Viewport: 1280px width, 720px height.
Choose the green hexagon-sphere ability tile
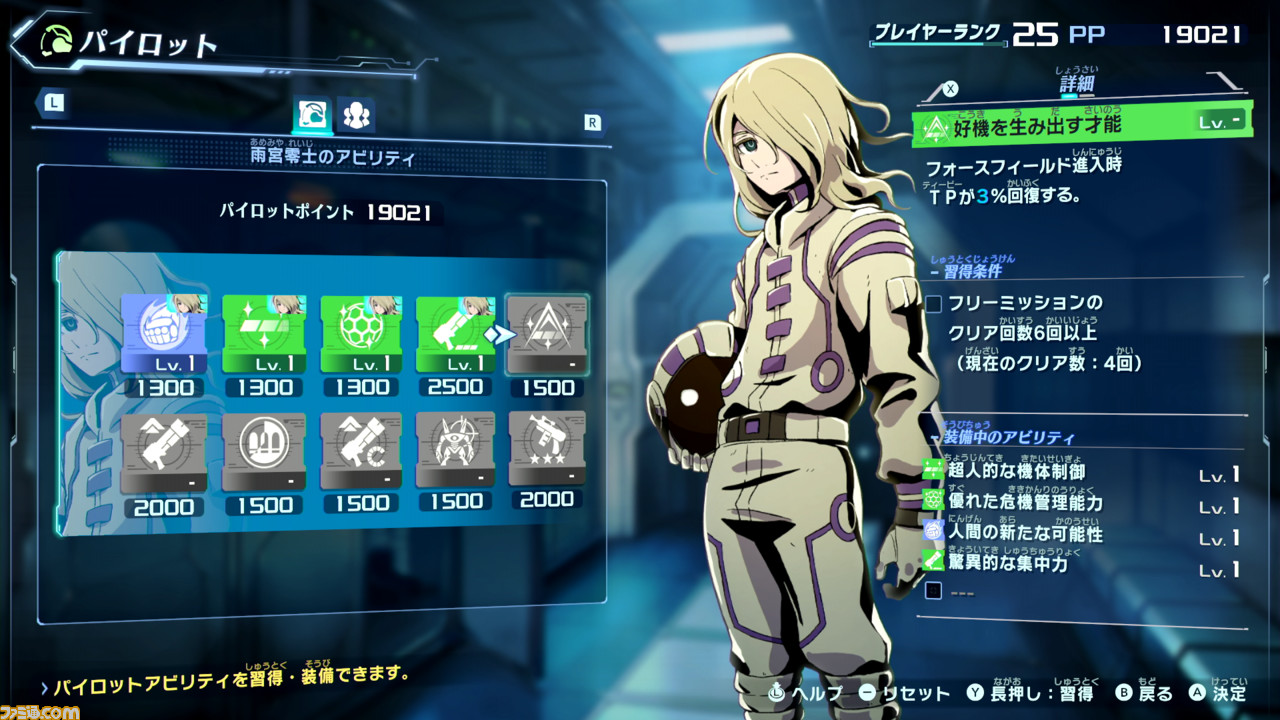tap(360, 335)
